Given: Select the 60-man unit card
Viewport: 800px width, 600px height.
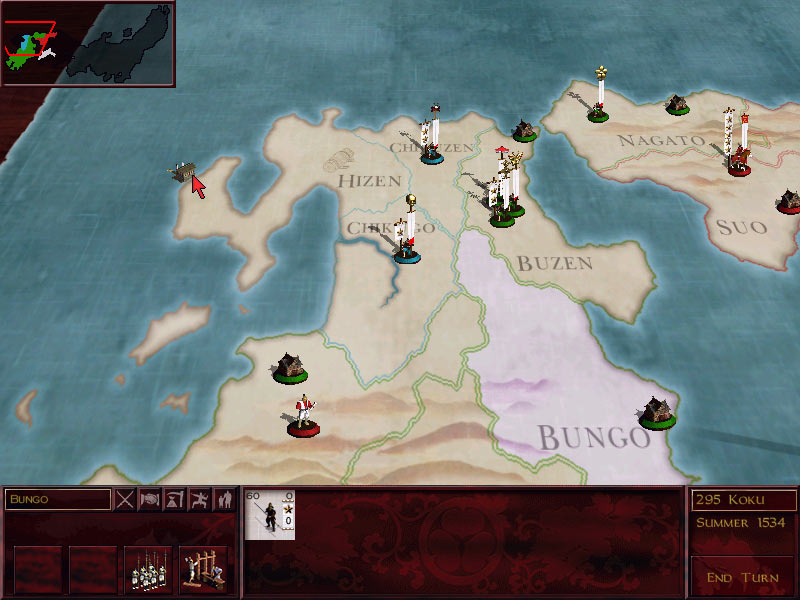Looking at the screenshot, I should [x=270, y=514].
